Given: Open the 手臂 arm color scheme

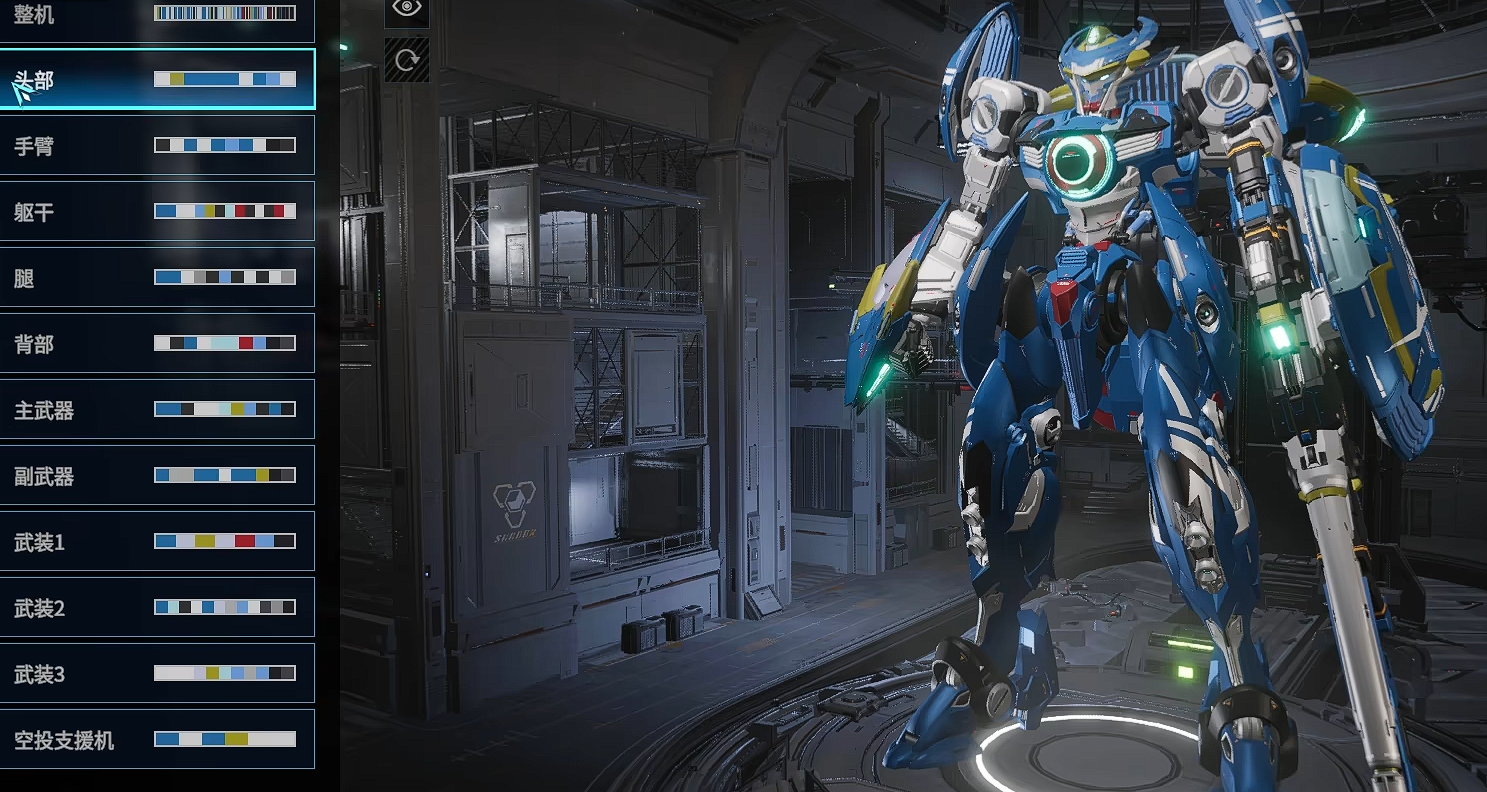Looking at the screenshot, I should point(157,145).
